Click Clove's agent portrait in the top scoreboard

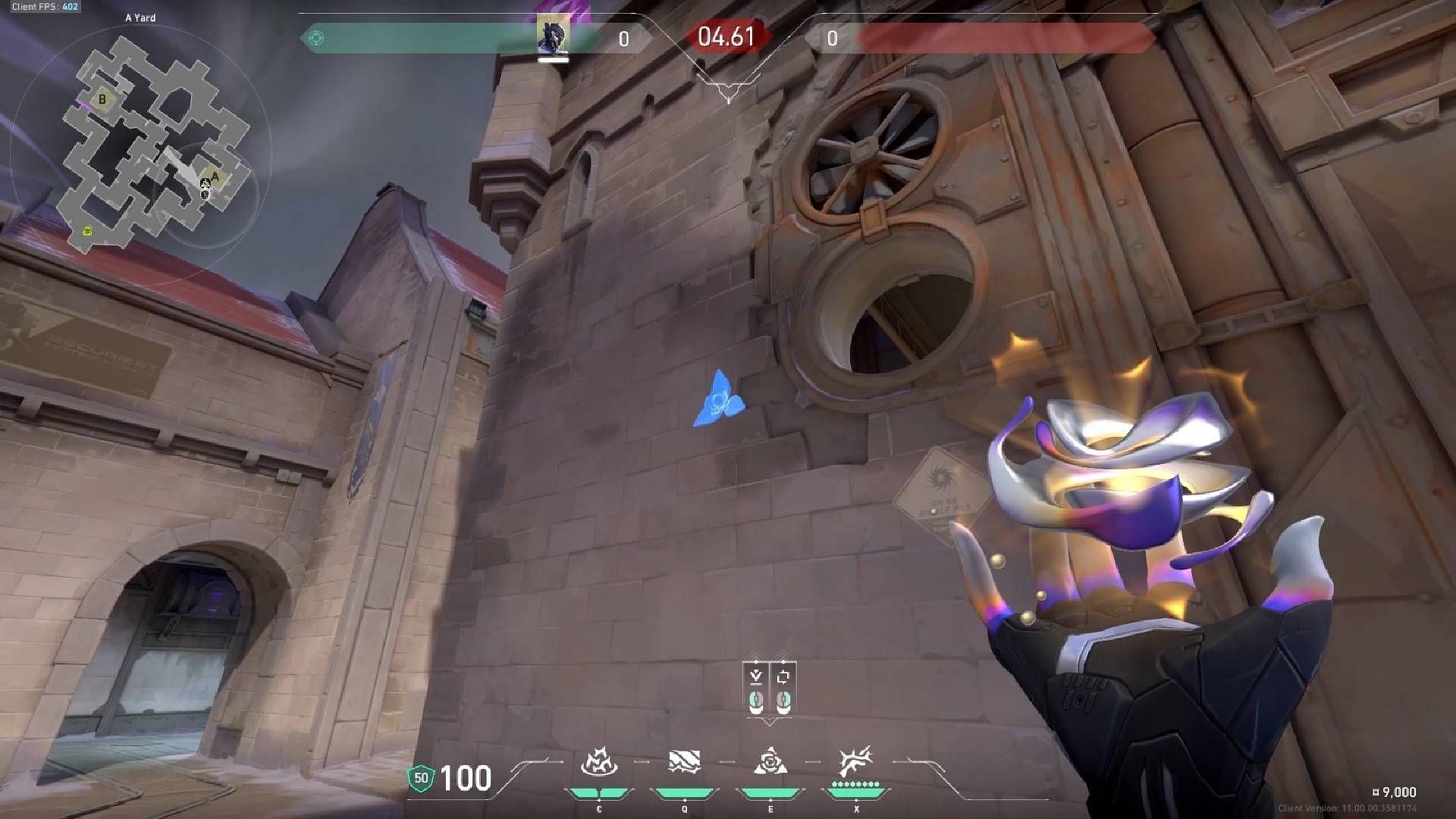pyautogui.click(x=554, y=34)
